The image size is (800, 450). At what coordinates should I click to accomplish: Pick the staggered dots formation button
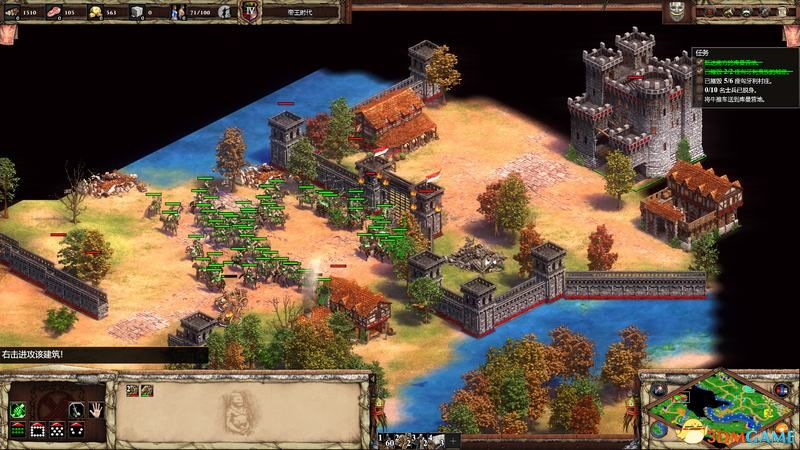[x=56, y=429]
